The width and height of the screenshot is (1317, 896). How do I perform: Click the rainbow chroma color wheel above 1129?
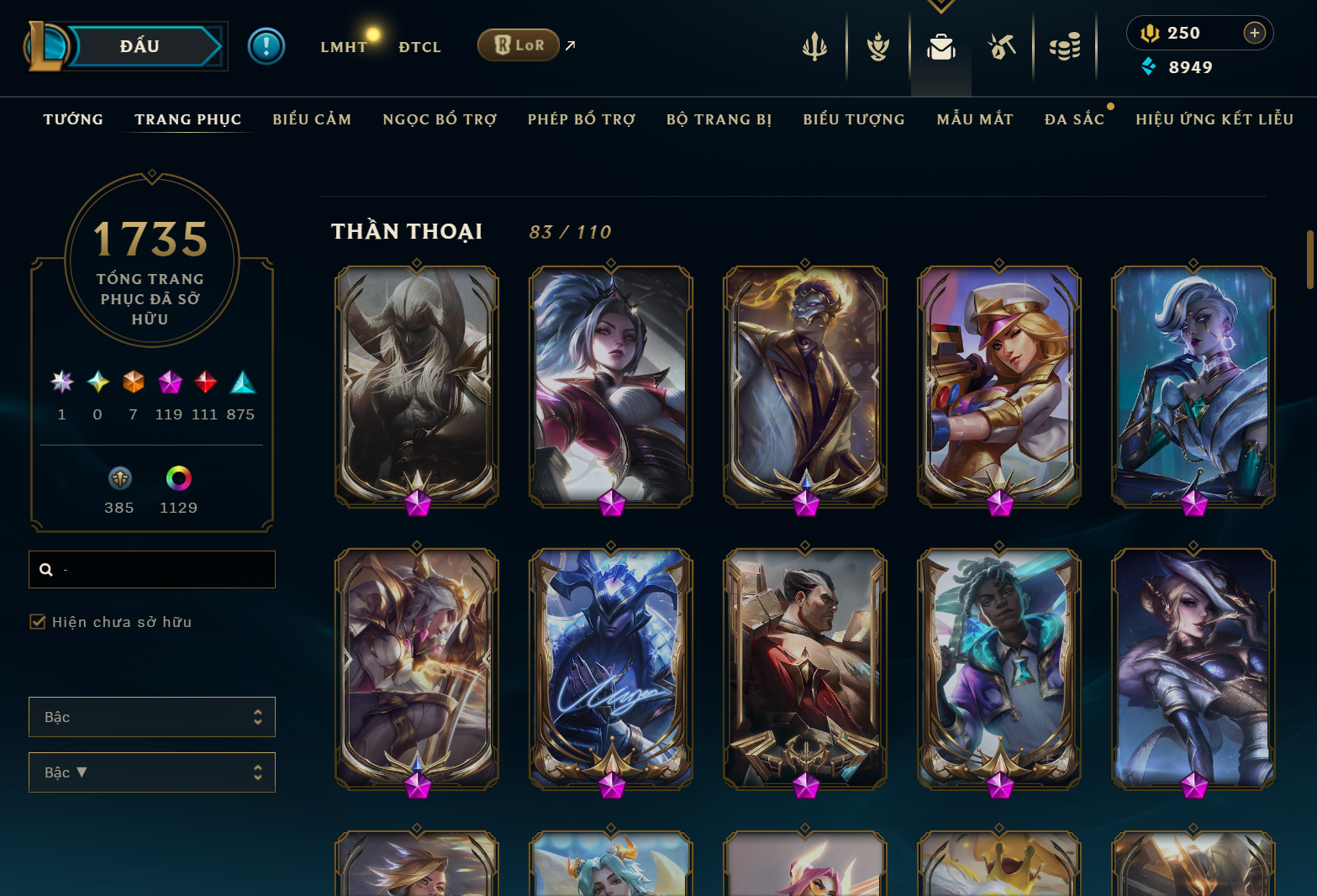click(x=178, y=477)
